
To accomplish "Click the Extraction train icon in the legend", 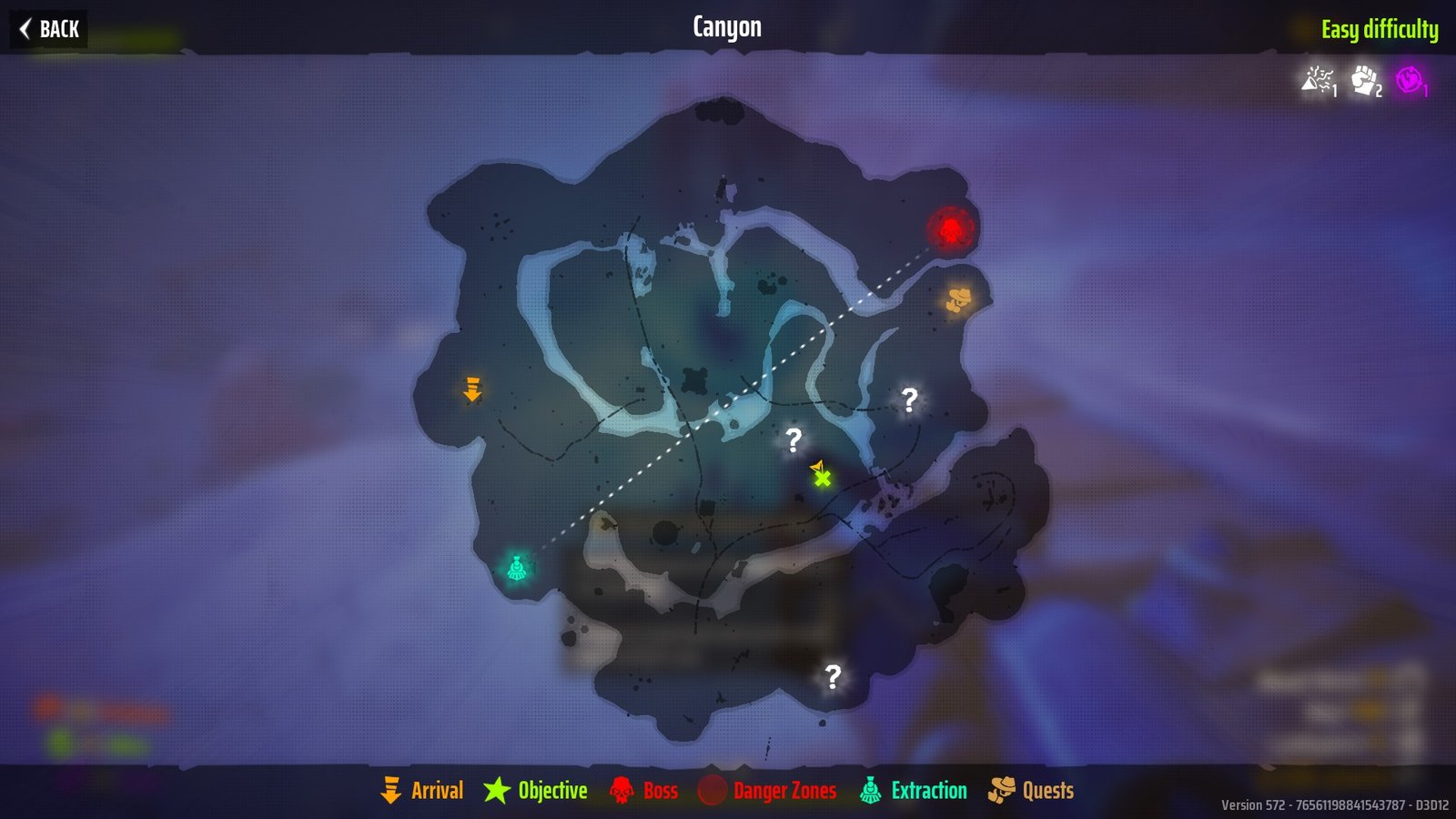I will pos(870,791).
